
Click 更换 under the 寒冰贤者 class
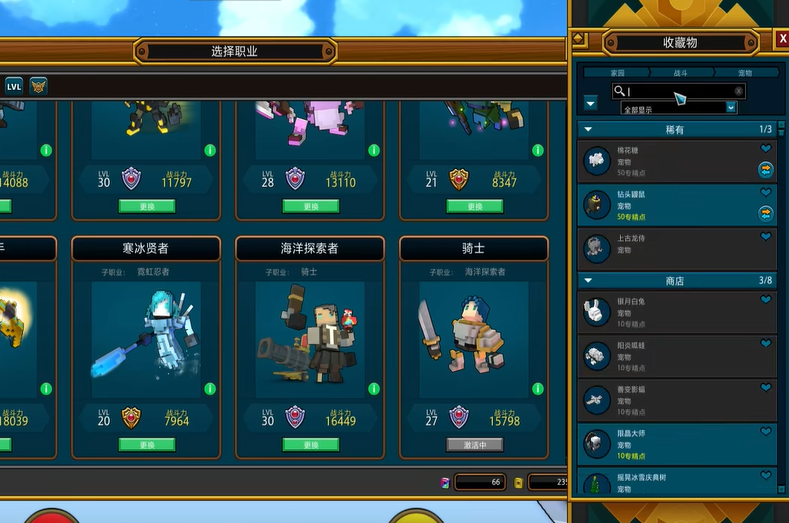[x=146, y=445]
